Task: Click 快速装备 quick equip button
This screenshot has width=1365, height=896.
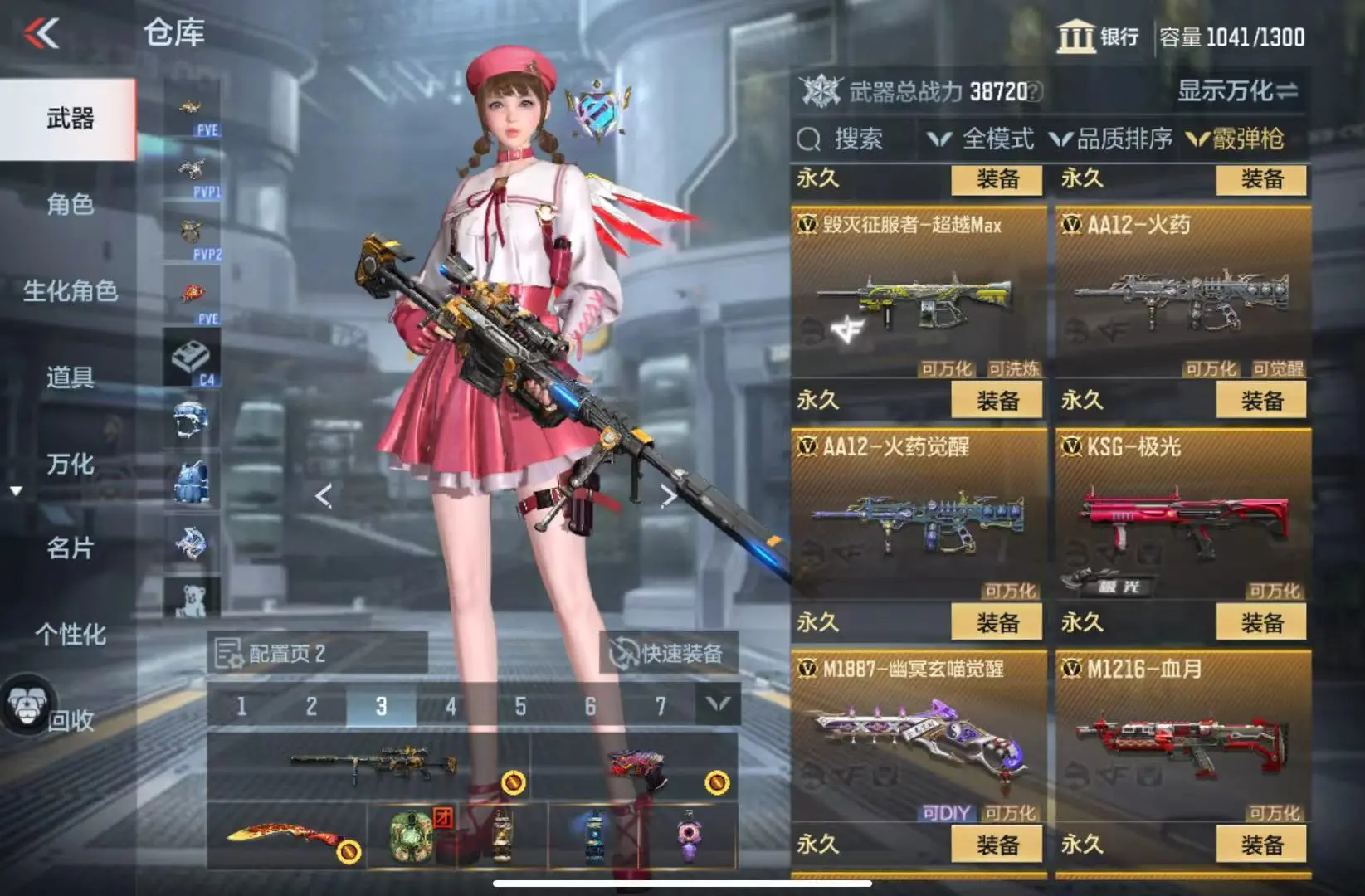Action: (x=668, y=654)
